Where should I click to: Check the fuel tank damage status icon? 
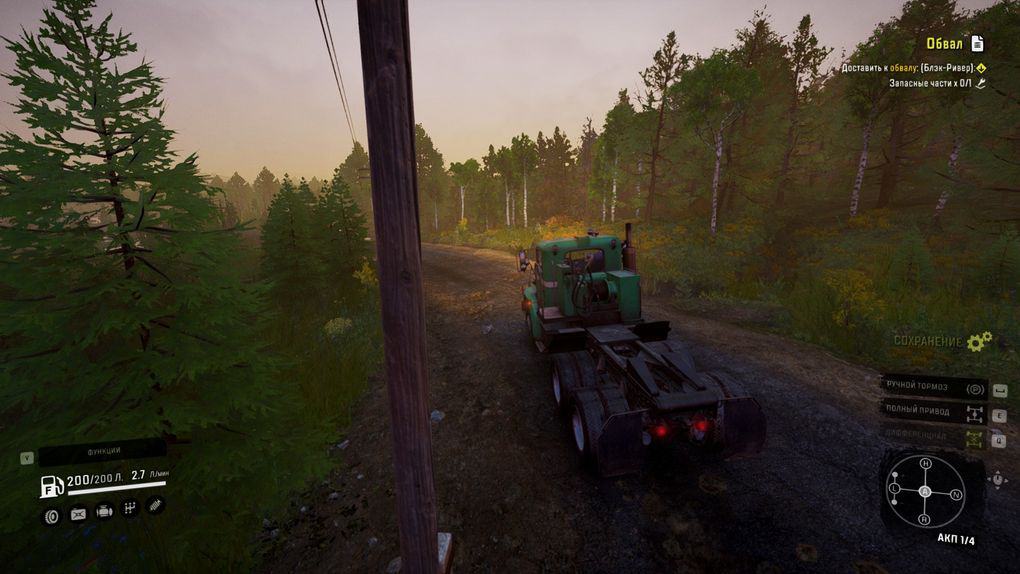click(x=78, y=514)
